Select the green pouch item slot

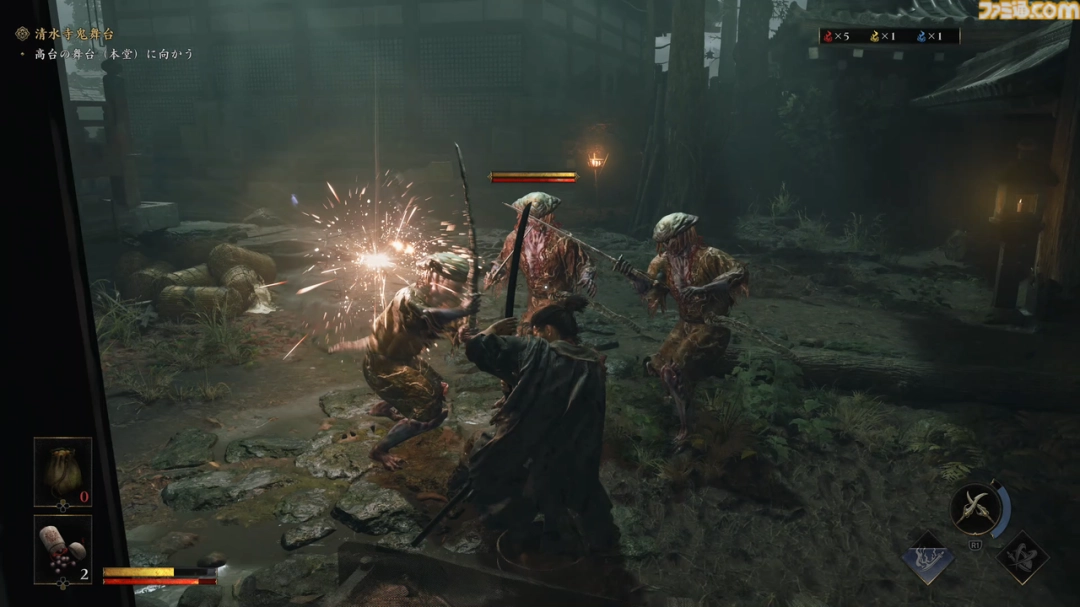tap(63, 471)
